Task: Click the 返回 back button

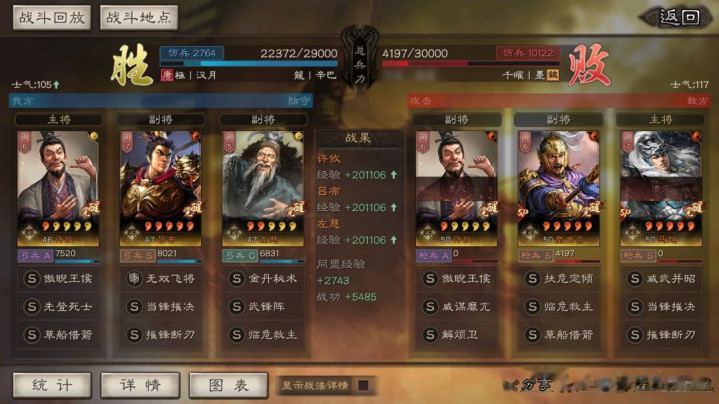Action: (678, 17)
